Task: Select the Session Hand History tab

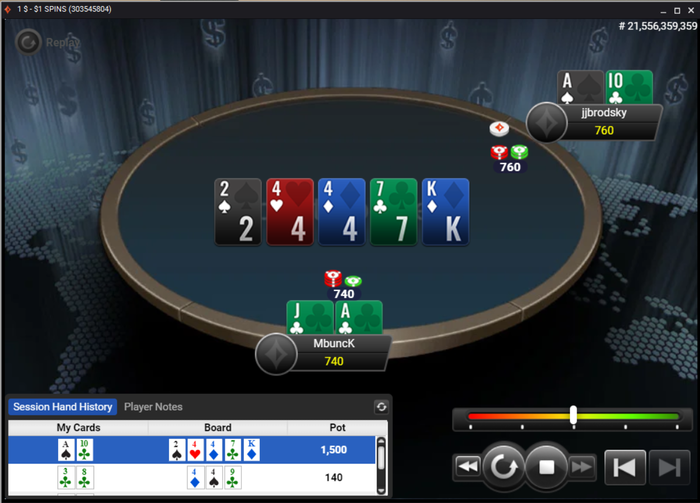Action: point(62,407)
